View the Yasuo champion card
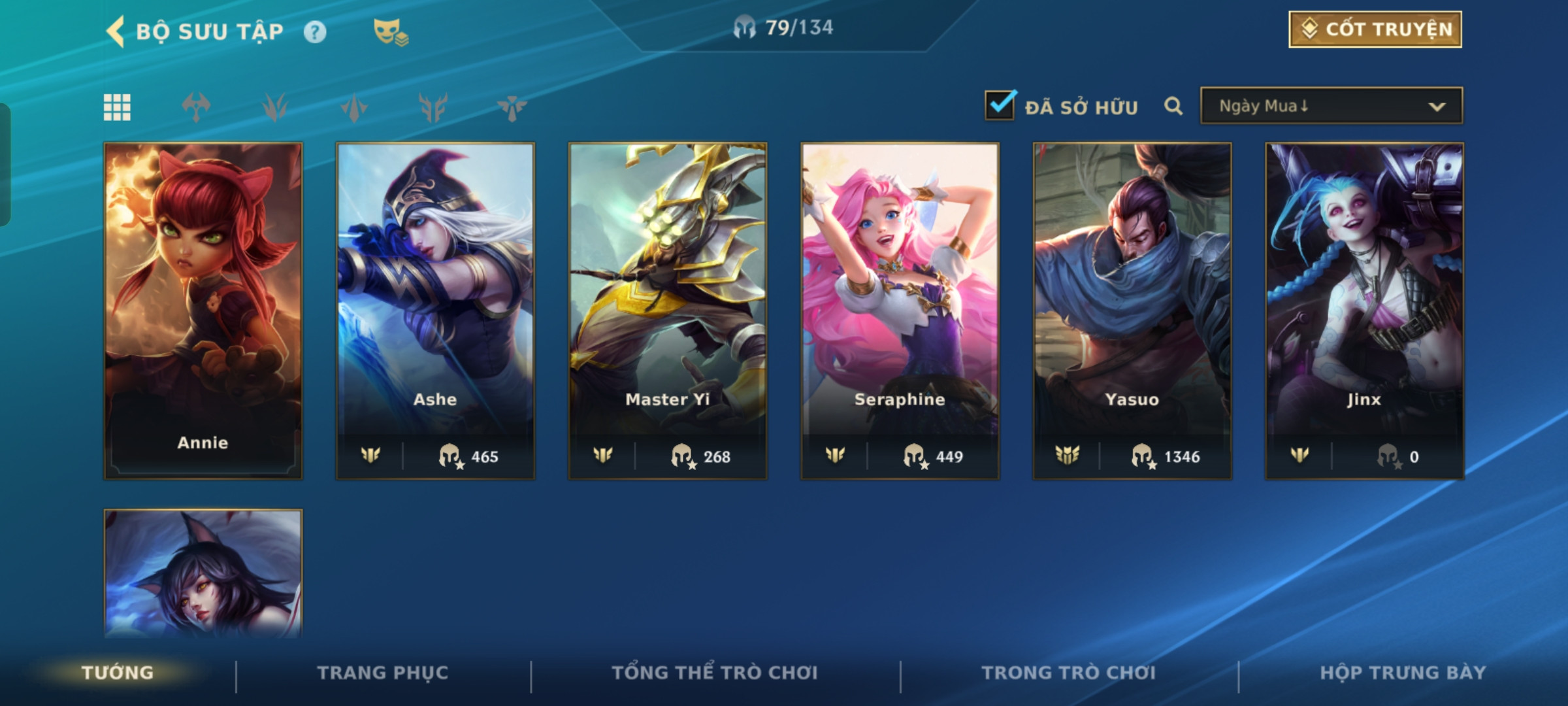Viewport: 1568px width, 706px height. (x=1132, y=311)
